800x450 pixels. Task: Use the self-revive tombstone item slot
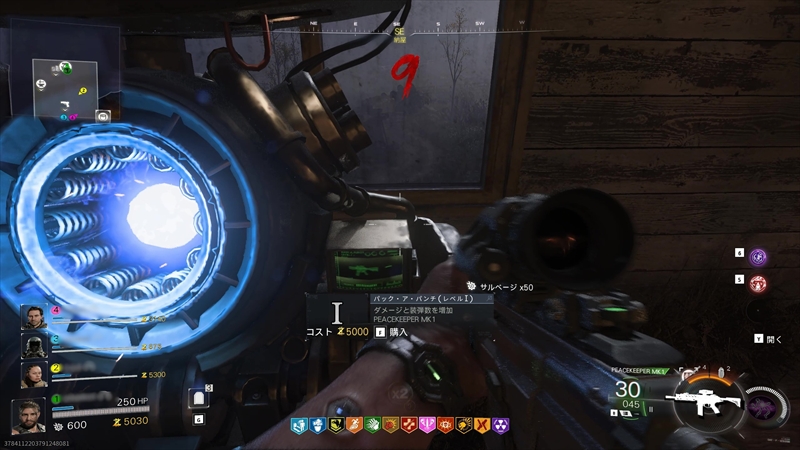coord(198,399)
